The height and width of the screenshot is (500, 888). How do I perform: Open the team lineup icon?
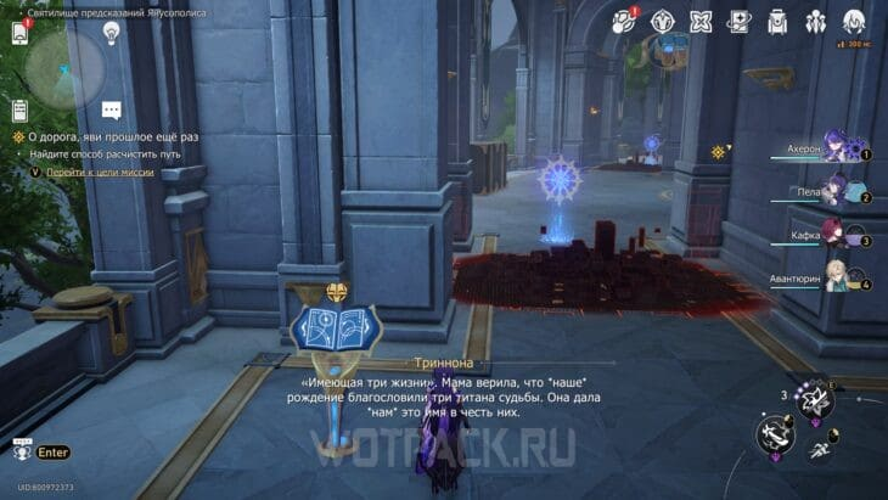pos(815,21)
